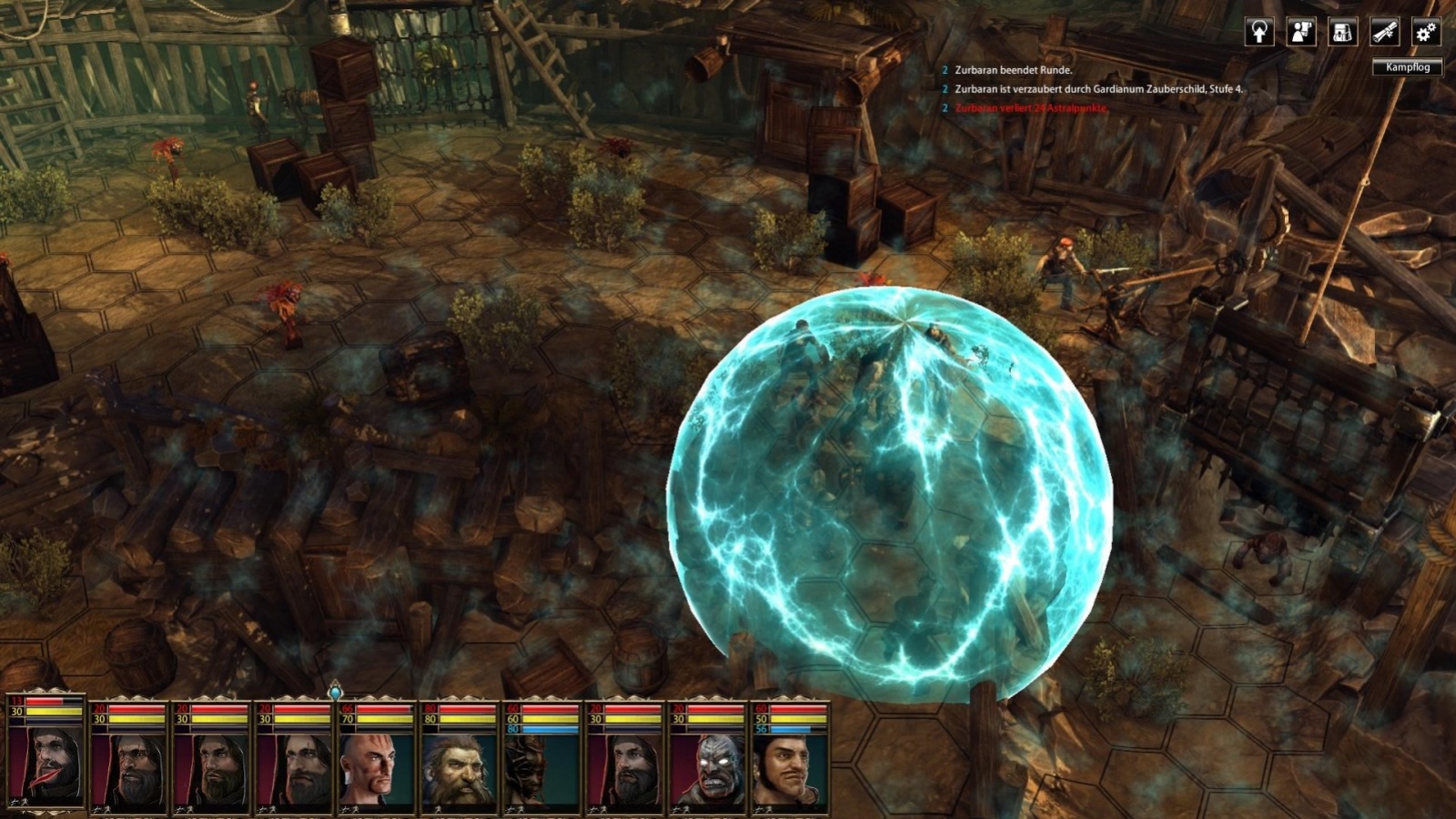Click the red 'Zurbaran verliert Astralpunkte' log entry
This screenshot has height=819, width=1456.
(x=1028, y=112)
